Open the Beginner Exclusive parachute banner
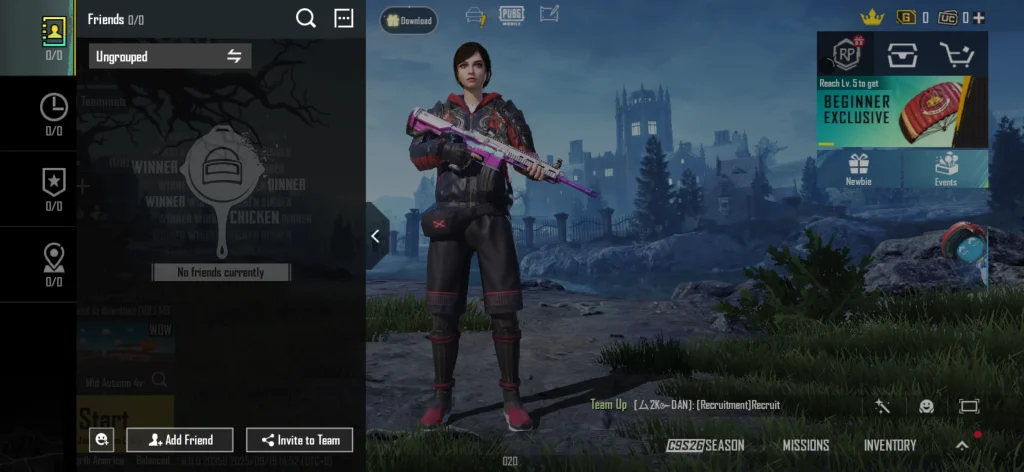 coord(902,111)
